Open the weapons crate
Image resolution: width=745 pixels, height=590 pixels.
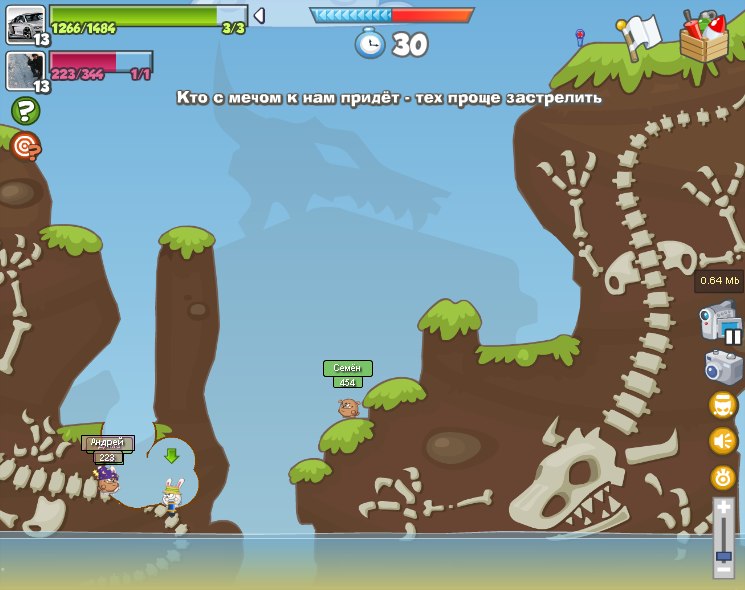[703, 36]
